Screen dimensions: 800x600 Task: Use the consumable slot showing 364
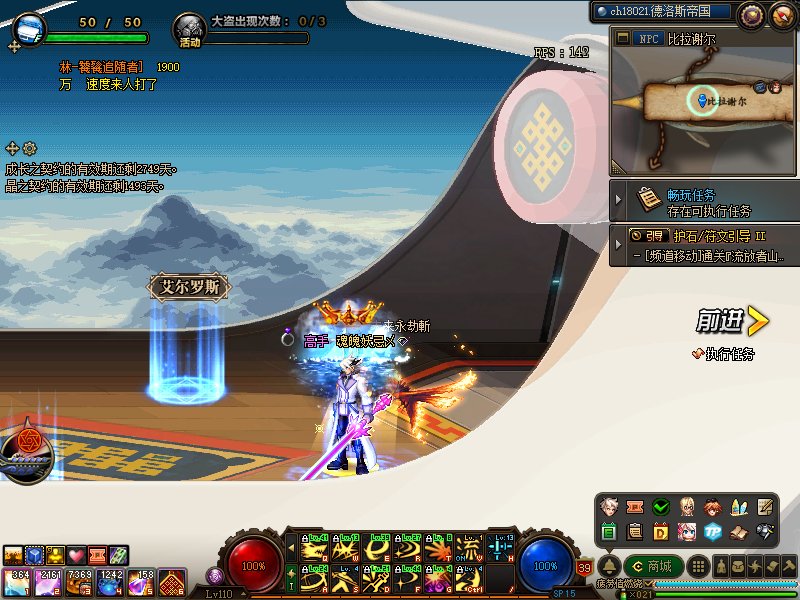coord(18,581)
